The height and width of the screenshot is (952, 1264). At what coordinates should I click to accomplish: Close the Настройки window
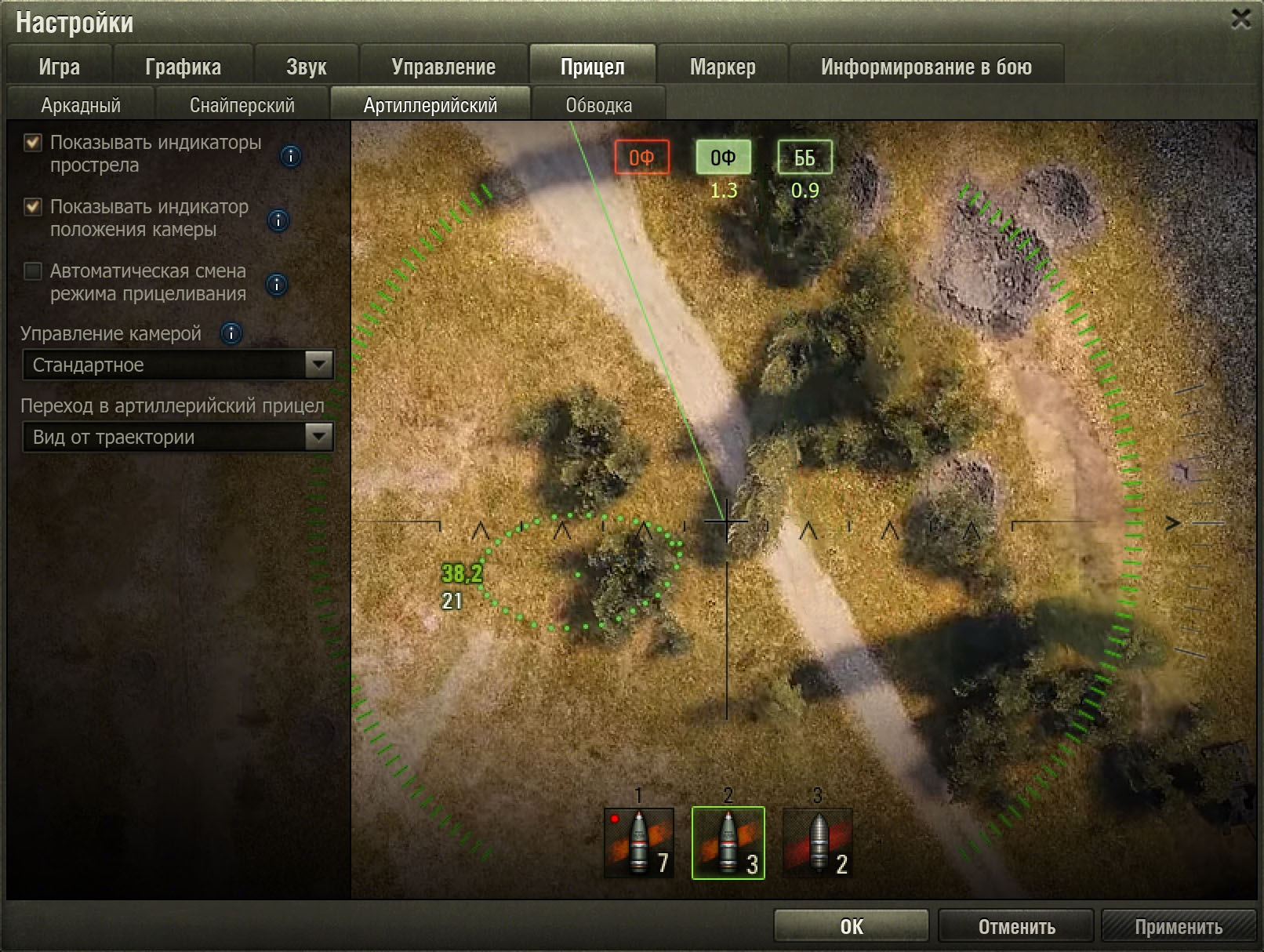click(1240, 19)
